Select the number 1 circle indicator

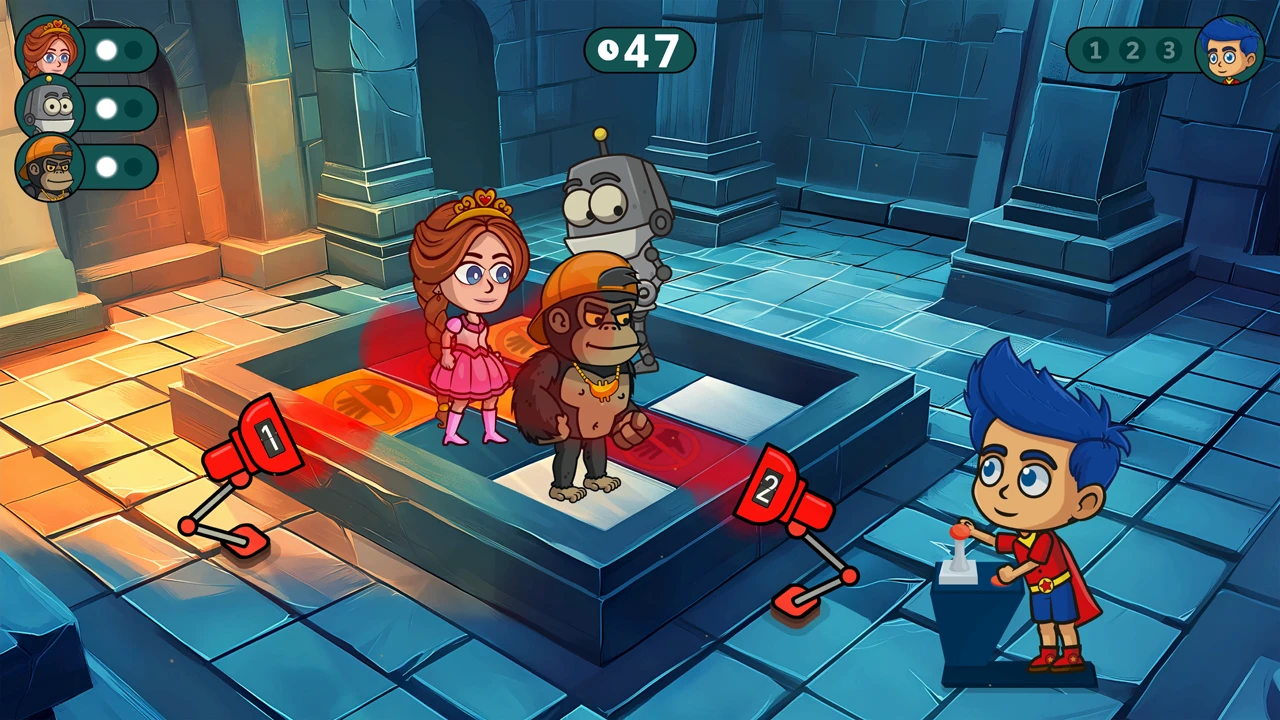tap(1095, 50)
